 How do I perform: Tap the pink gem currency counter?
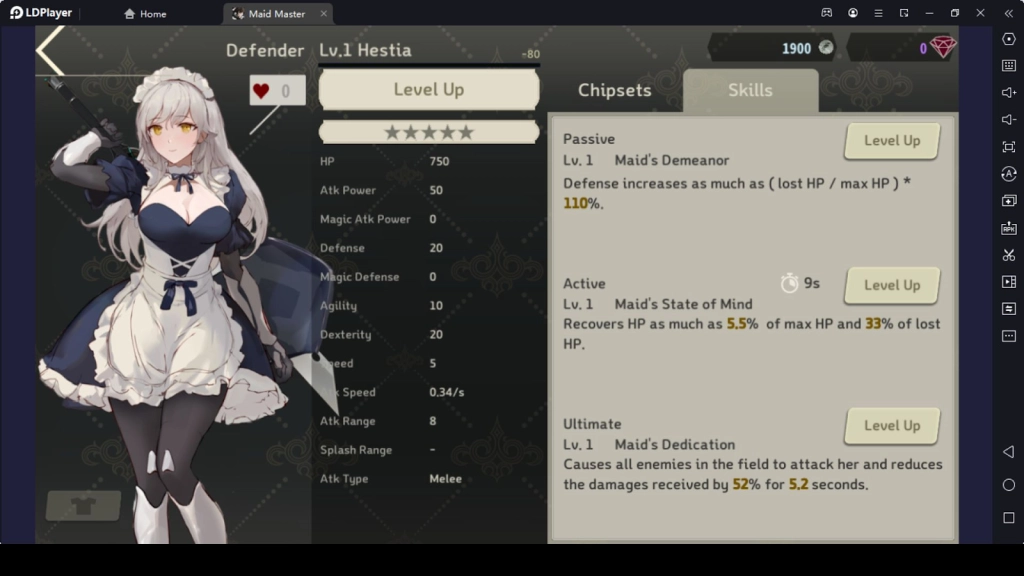pyautogui.click(x=903, y=48)
